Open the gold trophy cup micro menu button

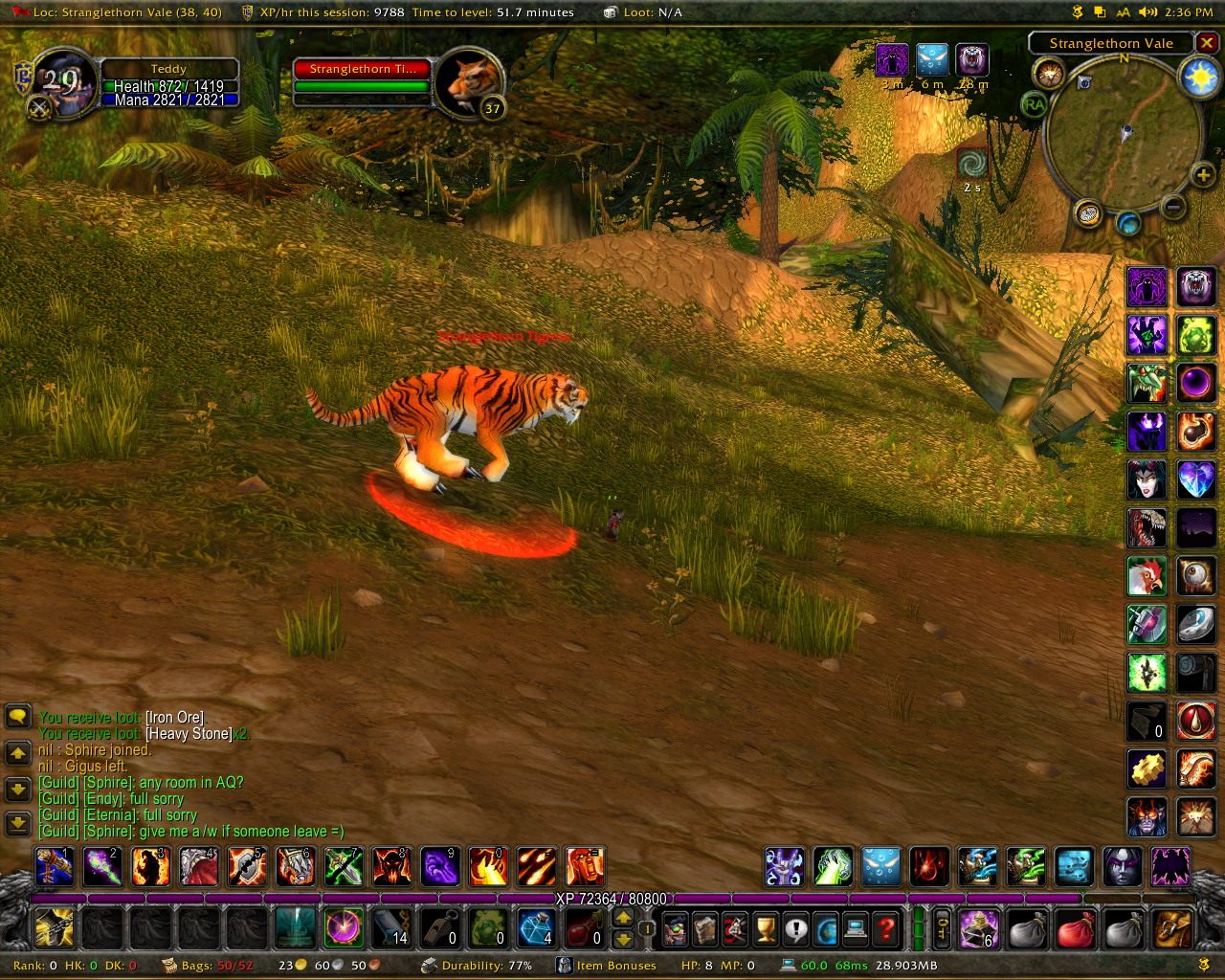point(765,928)
